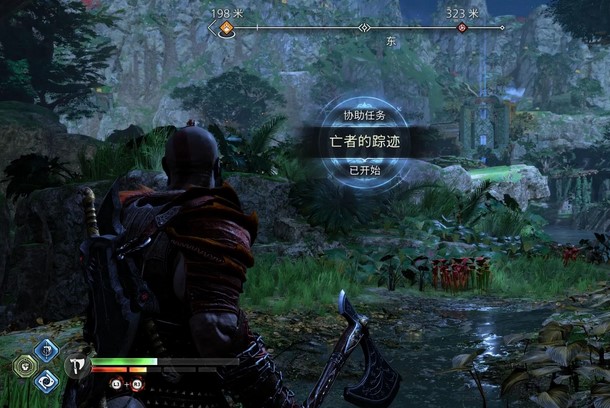Click the center diamond on the compass bar

(x=365, y=28)
